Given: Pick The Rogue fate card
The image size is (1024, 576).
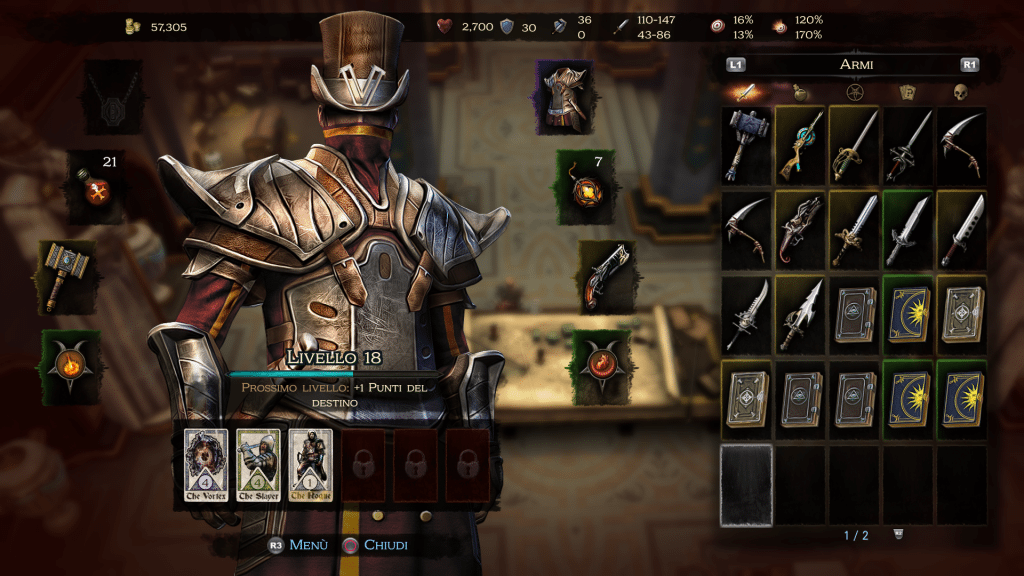Looking at the screenshot, I should (310, 464).
